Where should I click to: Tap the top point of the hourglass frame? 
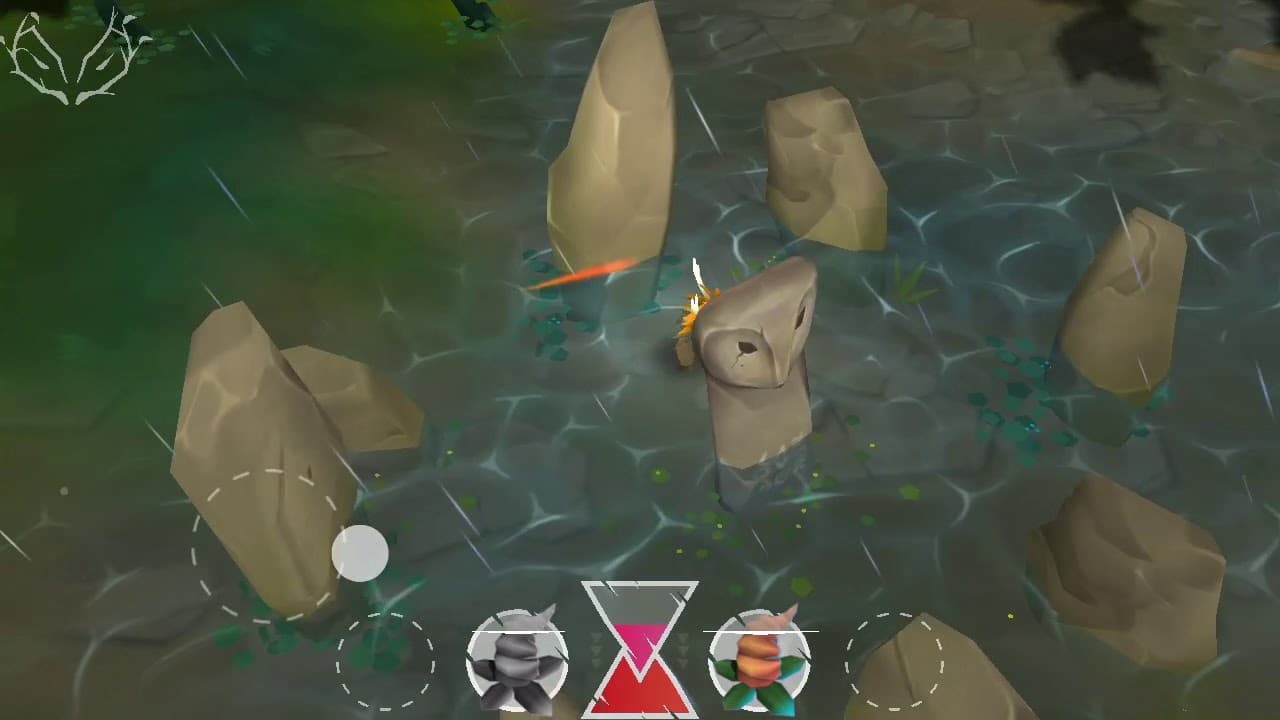pyautogui.click(x=640, y=582)
